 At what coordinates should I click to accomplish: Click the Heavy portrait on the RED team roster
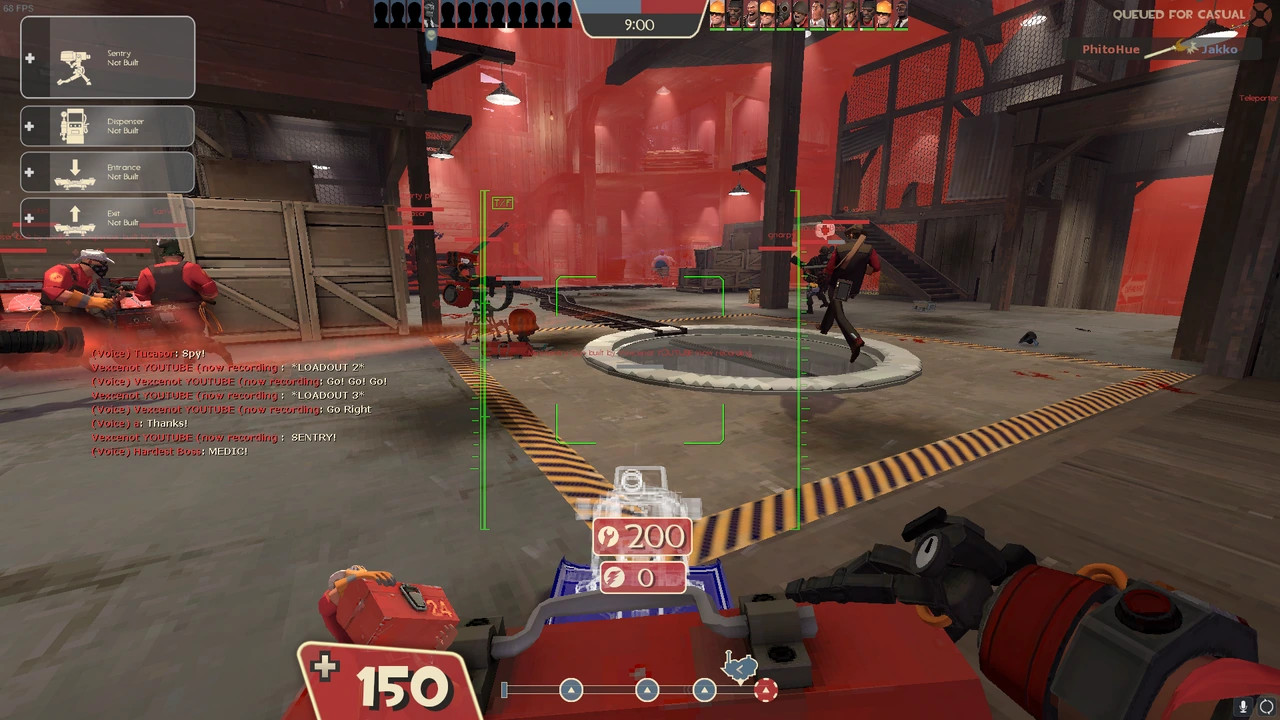pos(752,15)
